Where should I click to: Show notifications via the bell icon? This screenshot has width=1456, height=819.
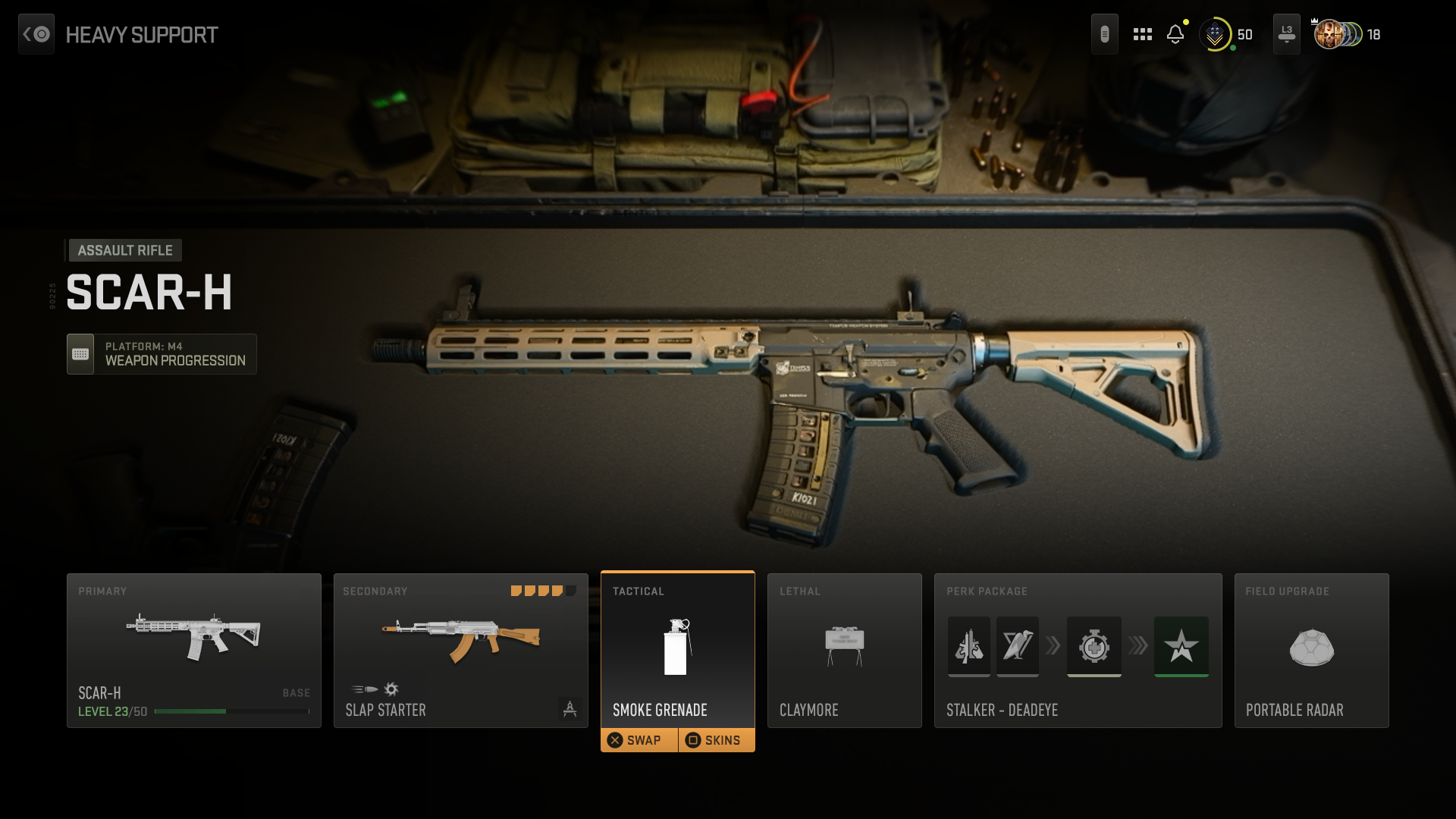[1175, 34]
